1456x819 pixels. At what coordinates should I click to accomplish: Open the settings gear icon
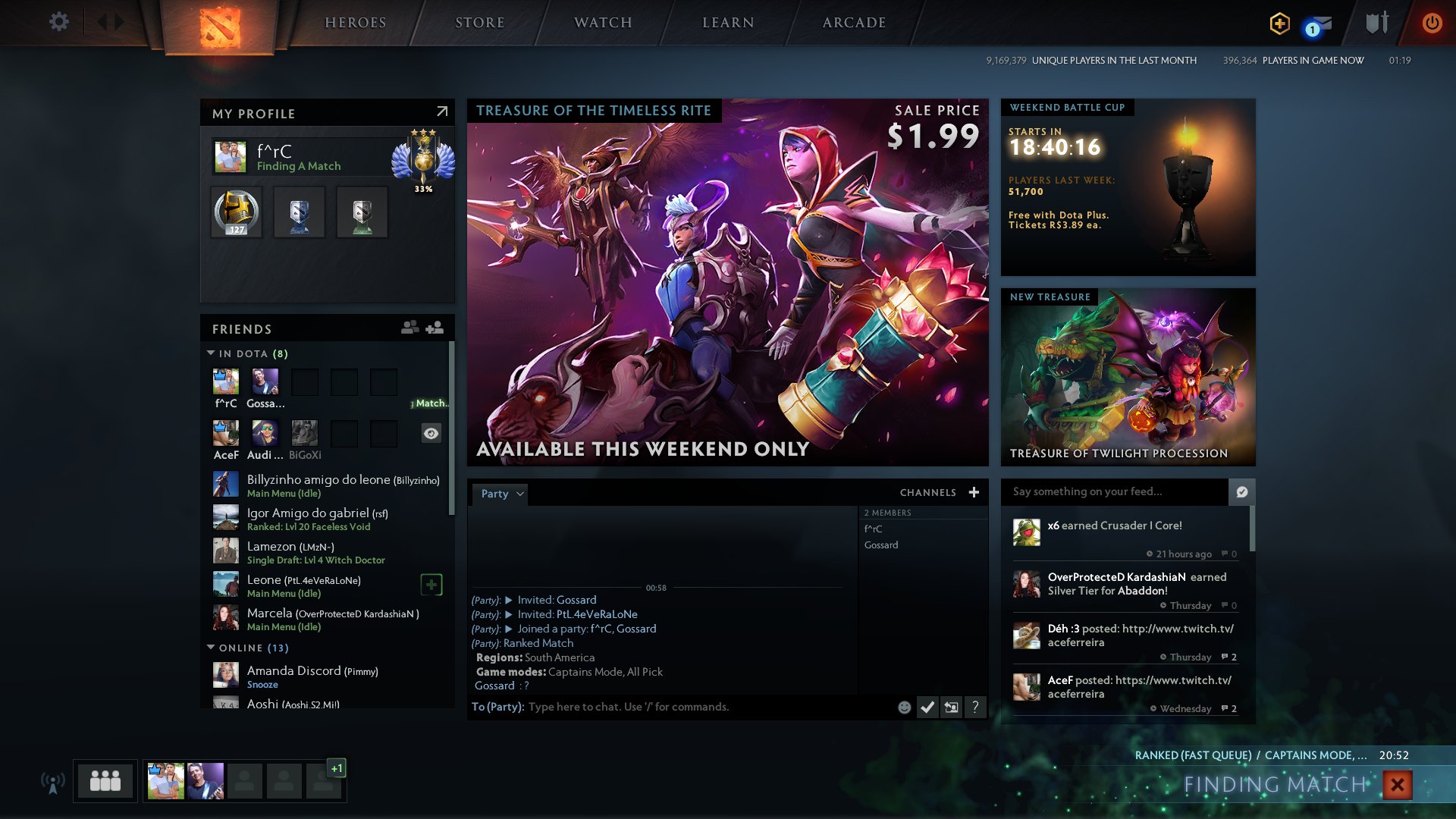pyautogui.click(x=58, y=22)
